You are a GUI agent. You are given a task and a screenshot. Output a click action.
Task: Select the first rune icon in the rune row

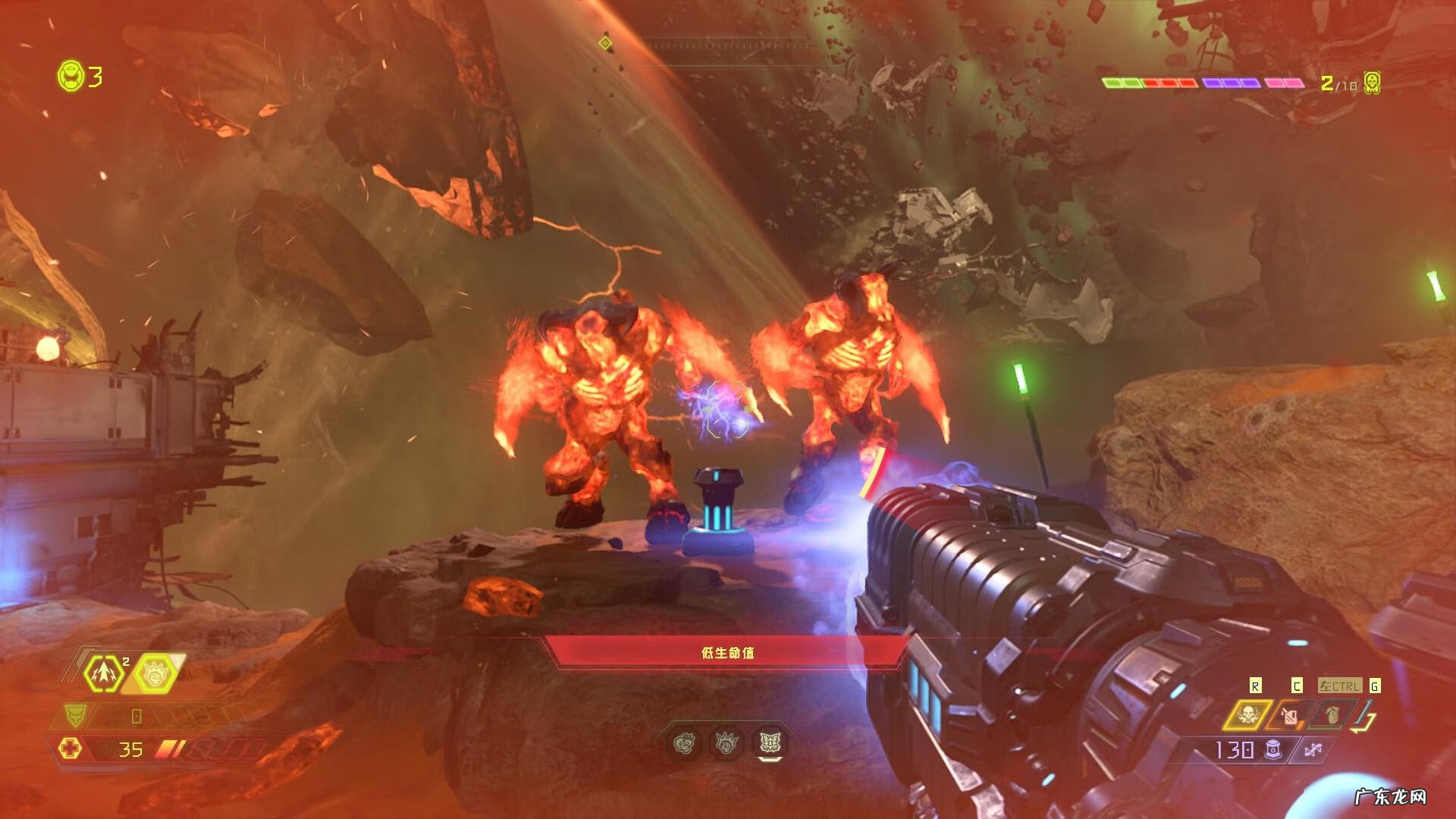(x=684, y=744)
